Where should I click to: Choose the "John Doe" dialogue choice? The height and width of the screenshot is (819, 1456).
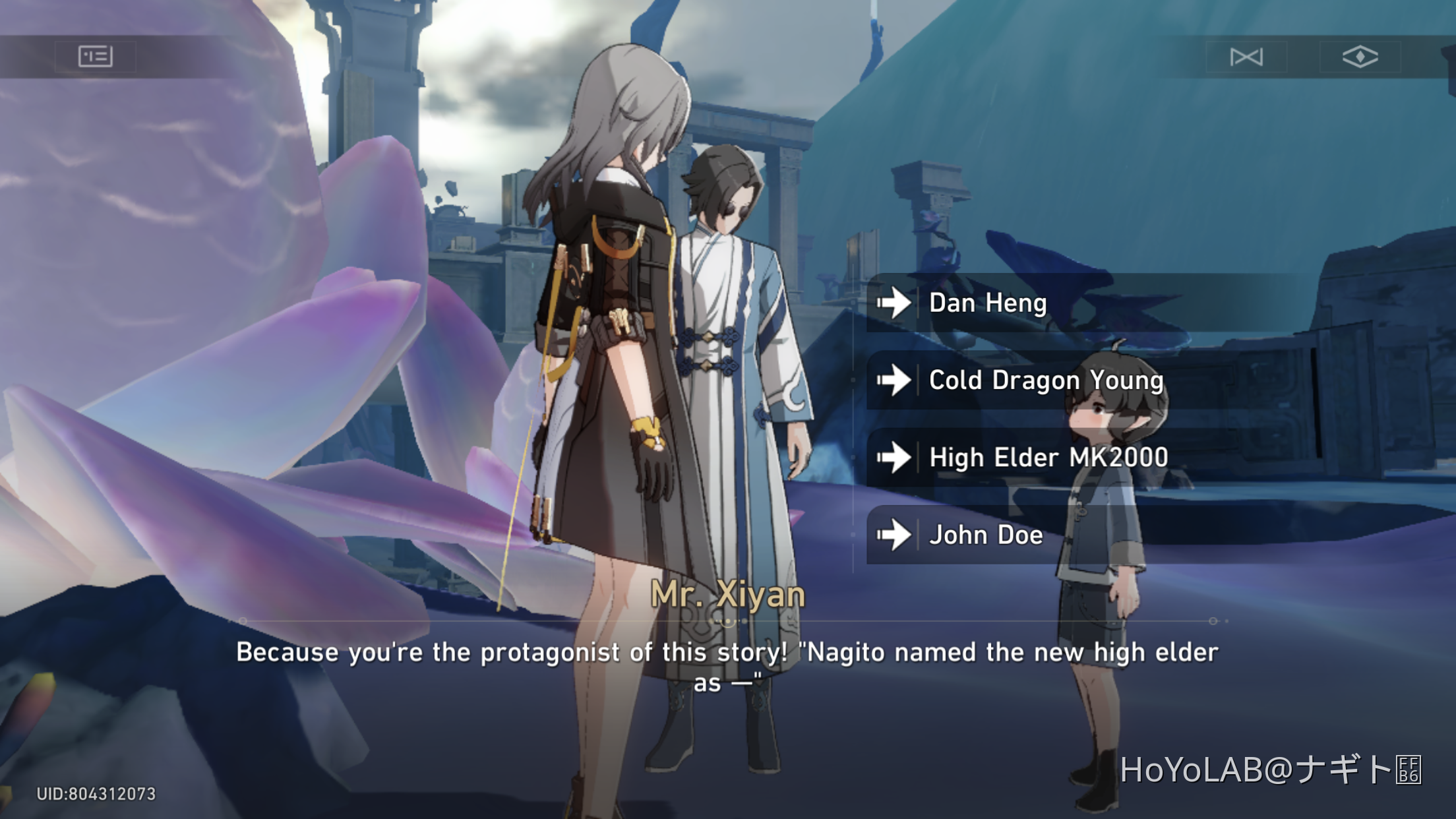click(986, 535)
